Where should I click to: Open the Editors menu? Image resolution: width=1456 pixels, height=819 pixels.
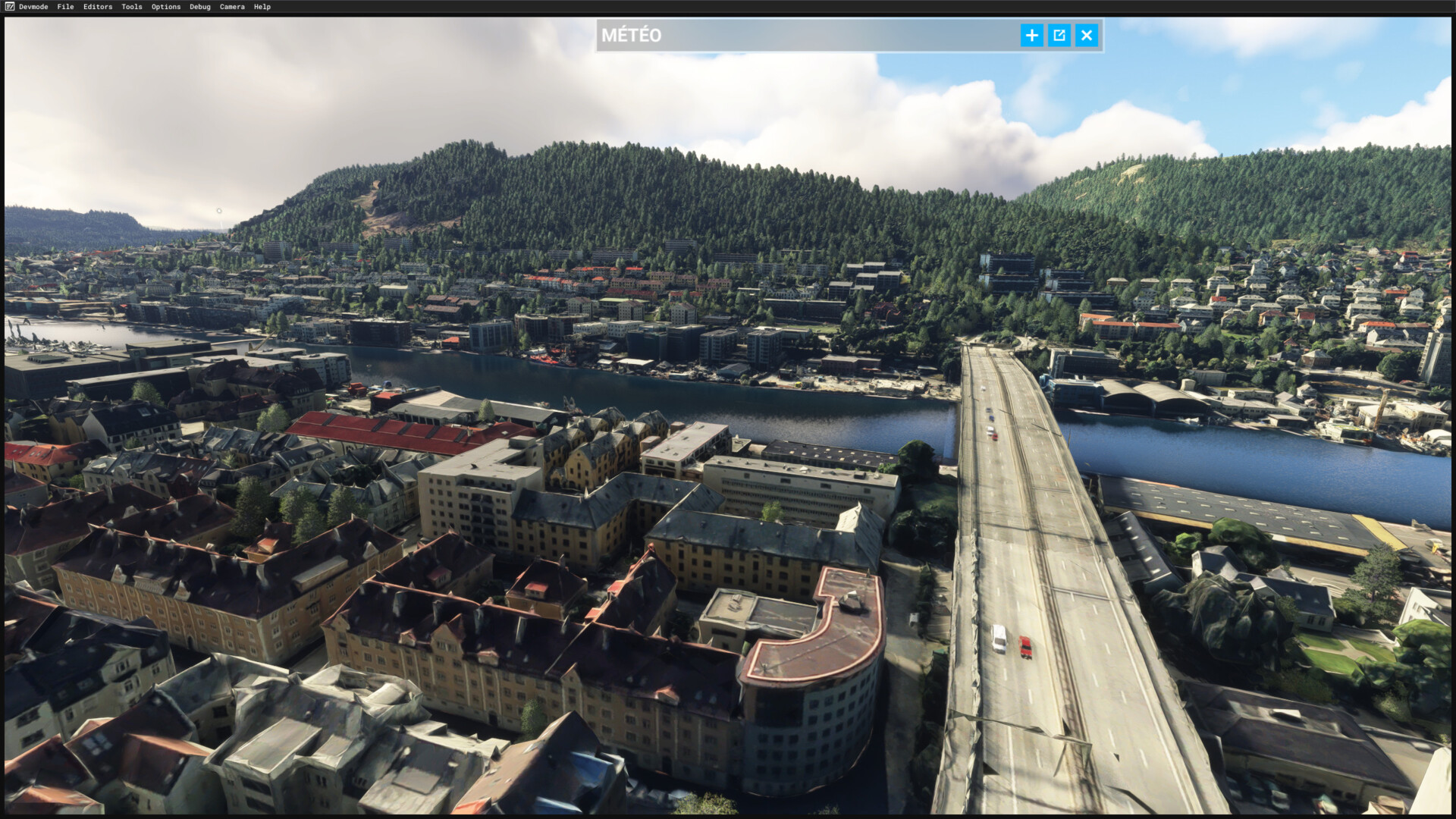click(98, 7)
